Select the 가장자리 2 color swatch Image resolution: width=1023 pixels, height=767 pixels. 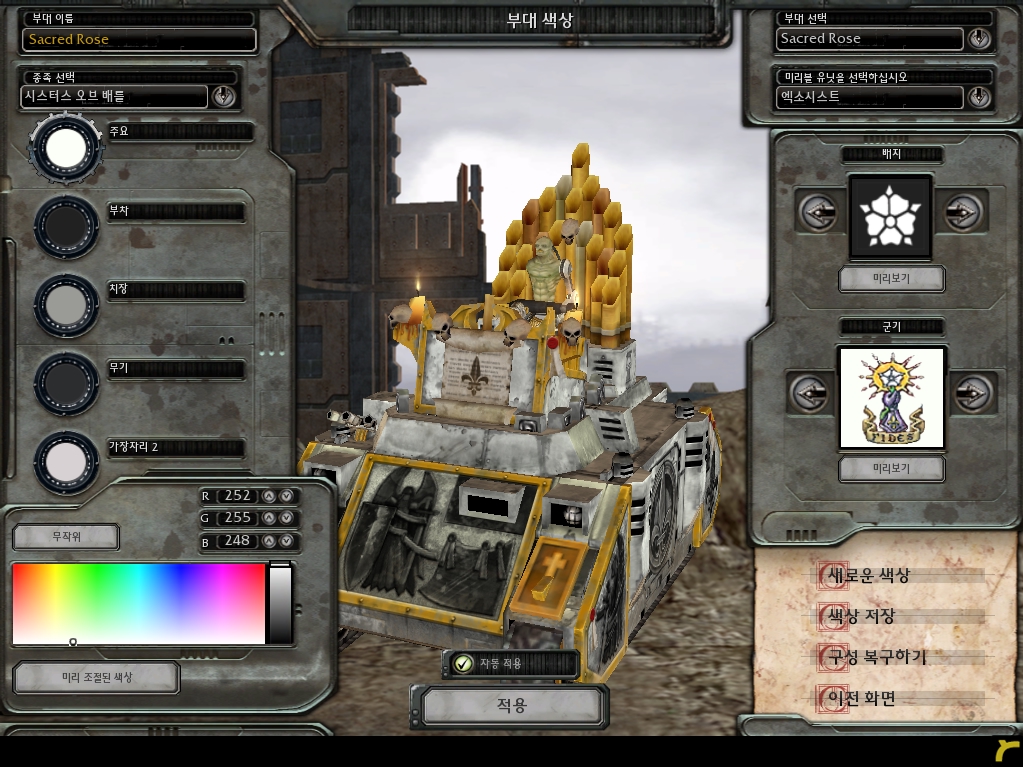click(x=66, y=461)
